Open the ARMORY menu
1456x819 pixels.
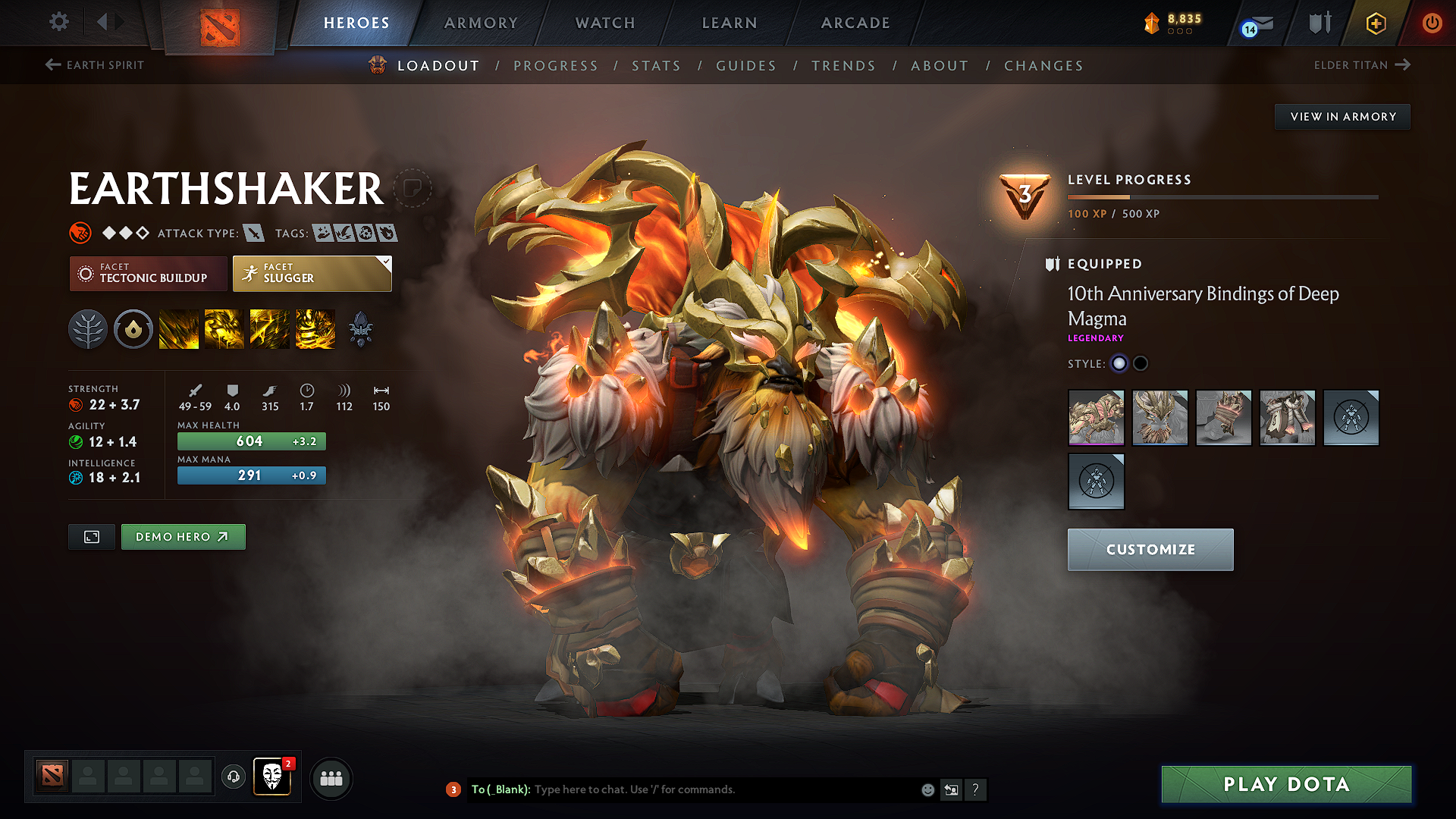pyautogui.click(x=481, y=23)
